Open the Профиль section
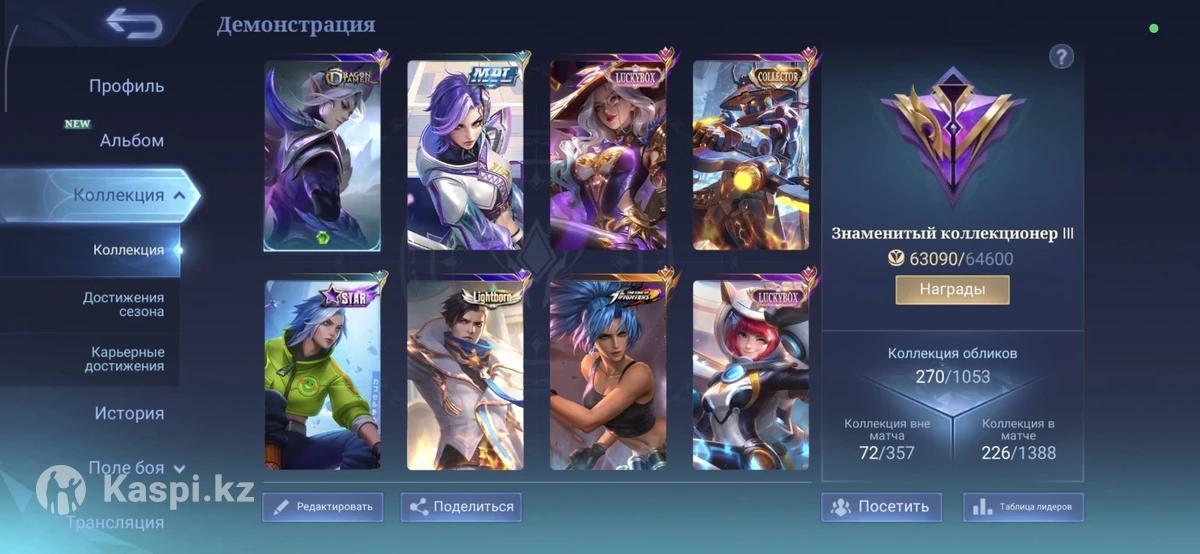This screenshot has height=554, width=1200. (126, 86)
